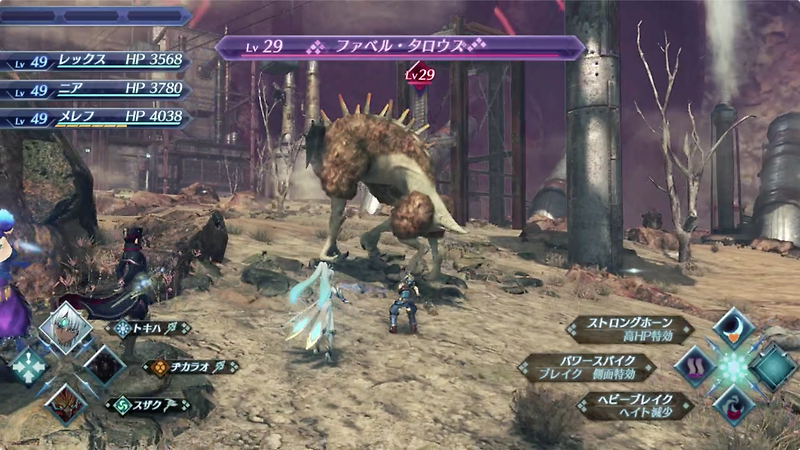Select the パワースパイク art label
The image size is (800, 450).
[x=588, y=367]
